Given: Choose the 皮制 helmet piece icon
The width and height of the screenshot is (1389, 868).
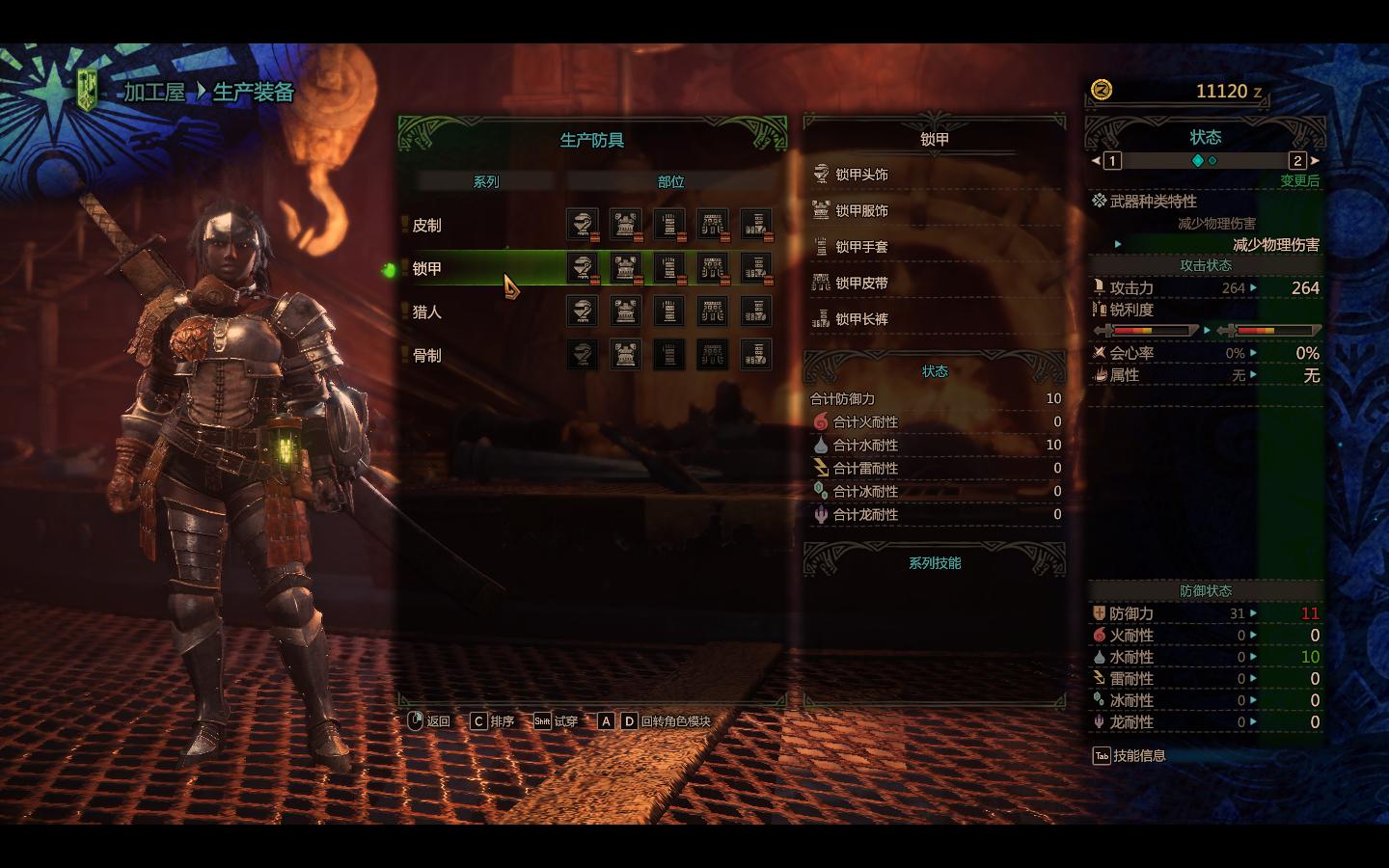Looking at the screenshot, I should click(582, 225).
